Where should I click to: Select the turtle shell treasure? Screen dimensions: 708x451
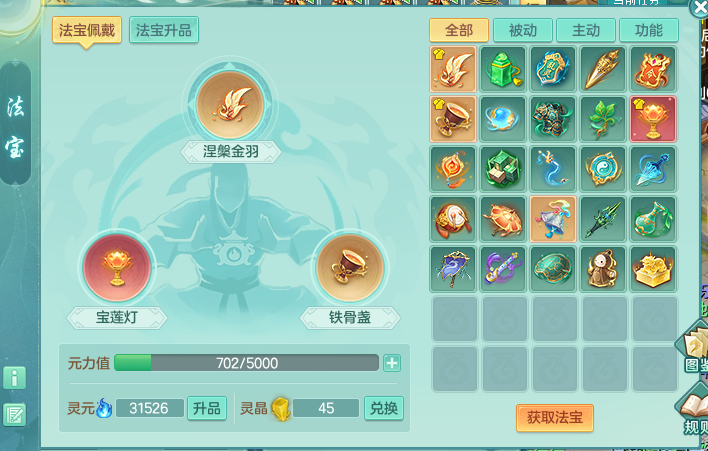554,268
